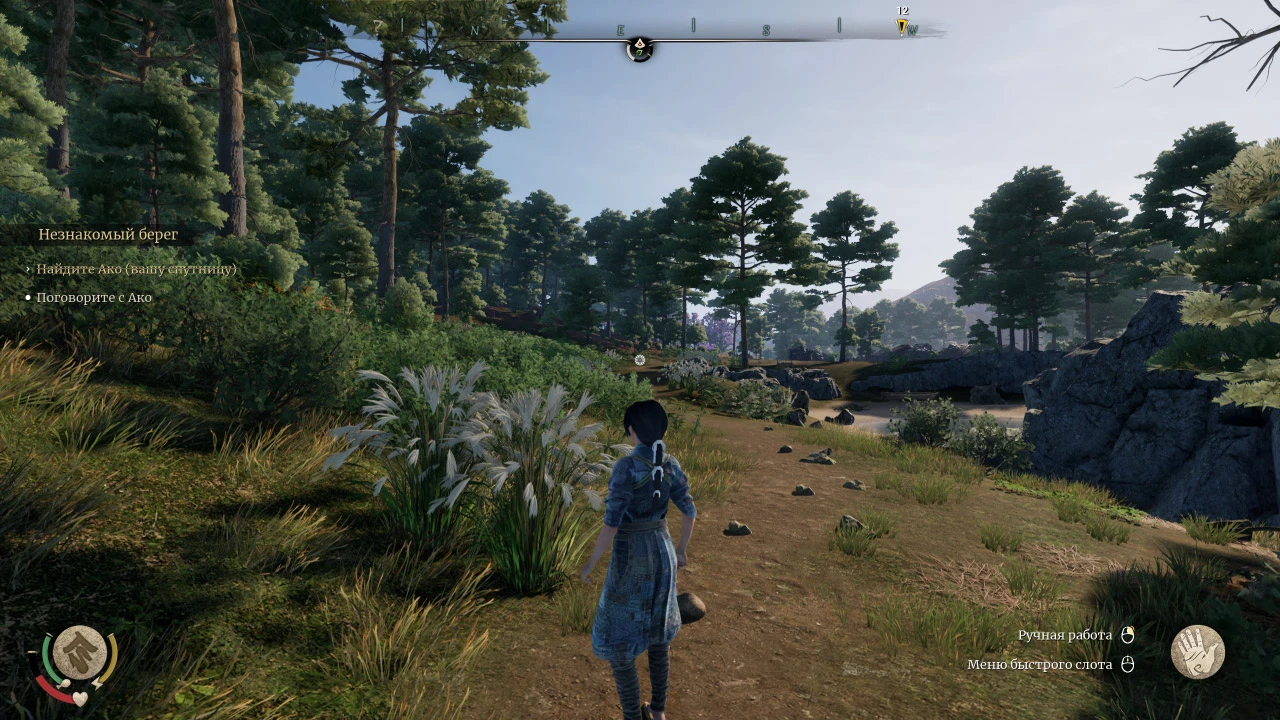Select the objective "Найдите Ако (вашу спутницу)"
Screen dimensions: 1280x720
(x=137, y=269)
